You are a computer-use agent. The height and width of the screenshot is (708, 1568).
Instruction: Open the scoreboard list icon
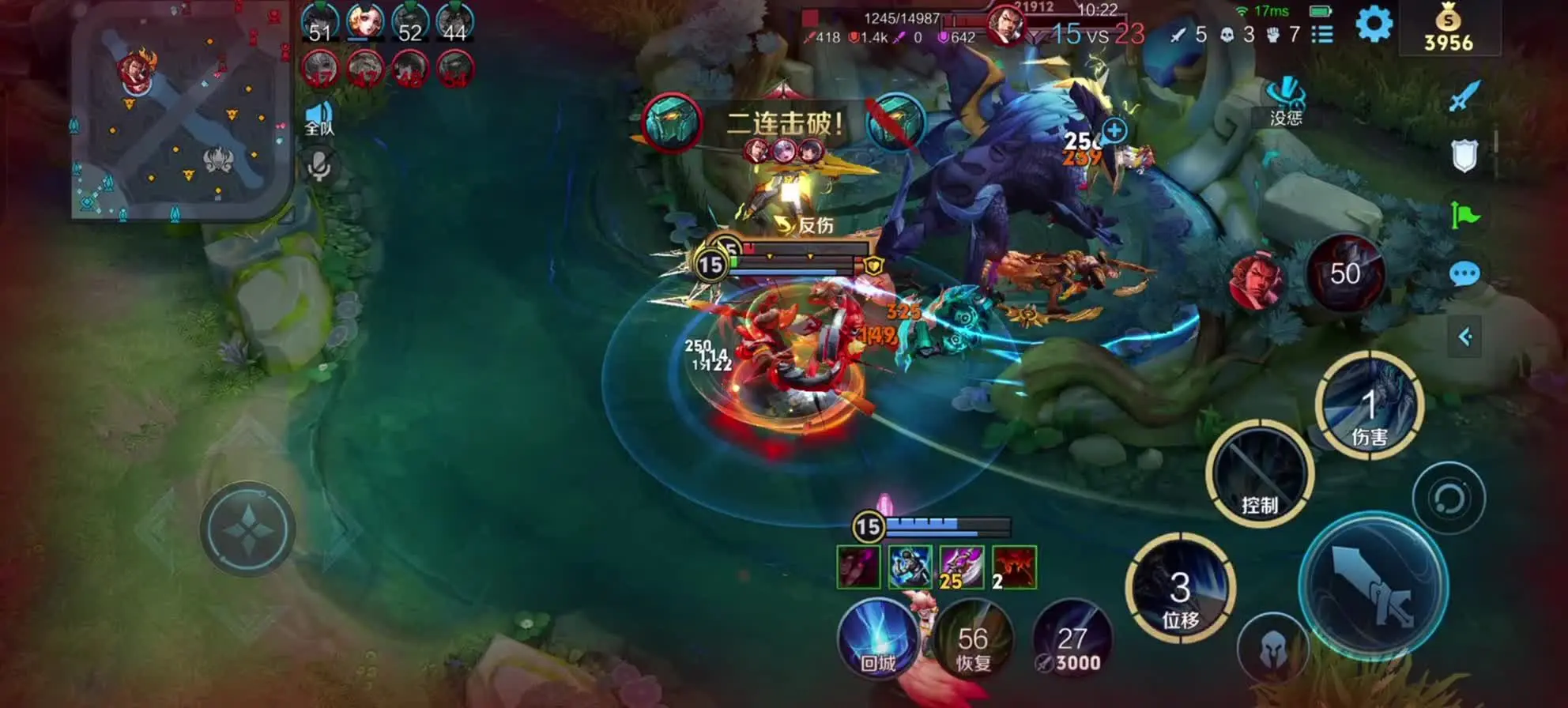click(1322, 34)
